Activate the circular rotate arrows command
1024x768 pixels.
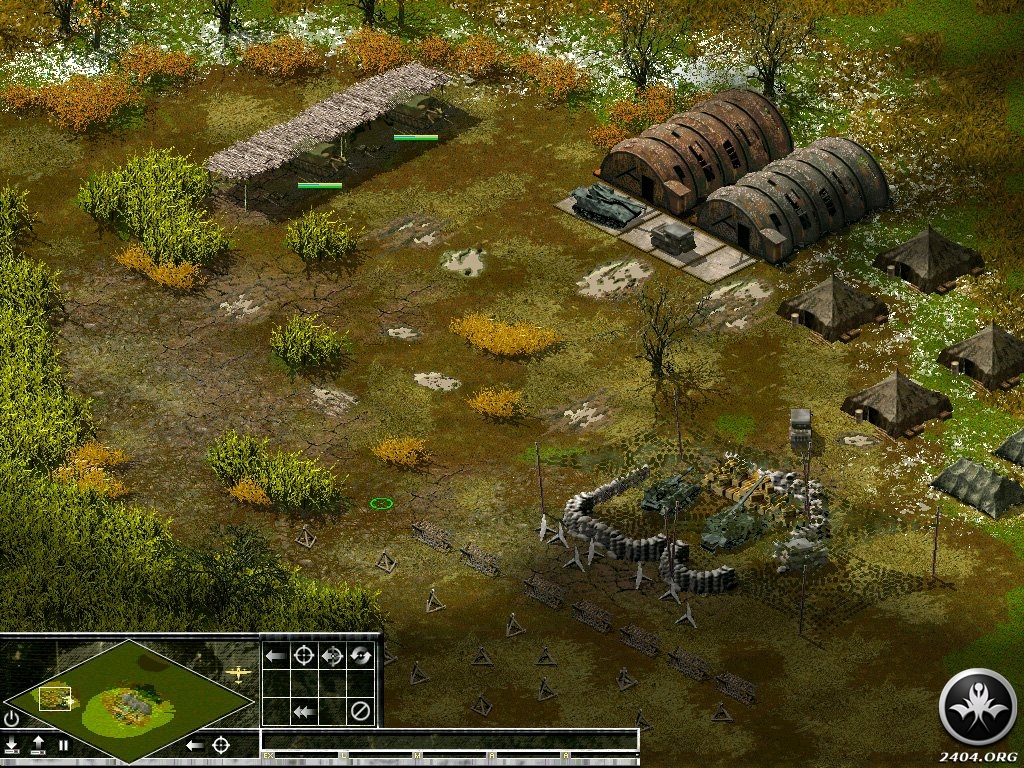(361, 656)
